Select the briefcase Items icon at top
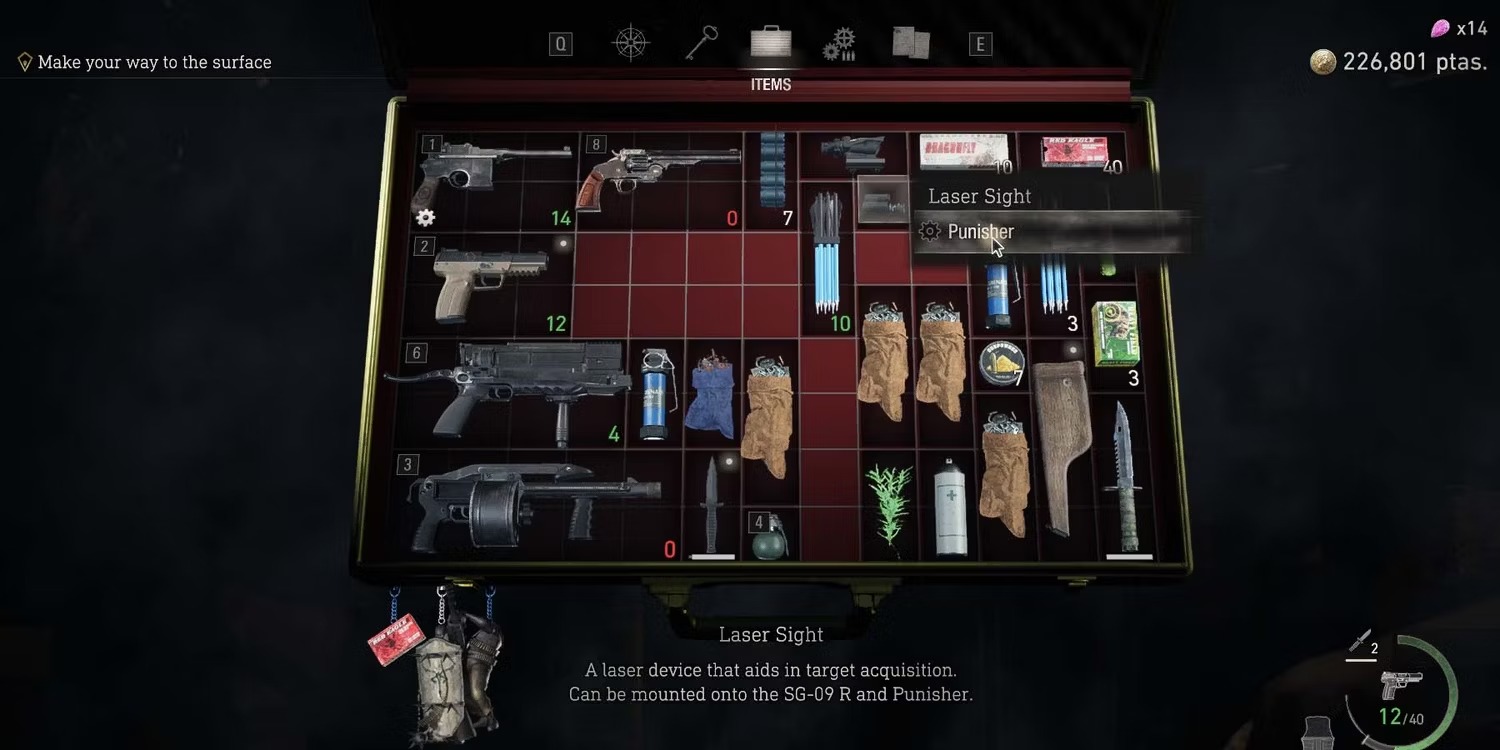Viewport: 1500px width, 750px height. click(769, 40)
